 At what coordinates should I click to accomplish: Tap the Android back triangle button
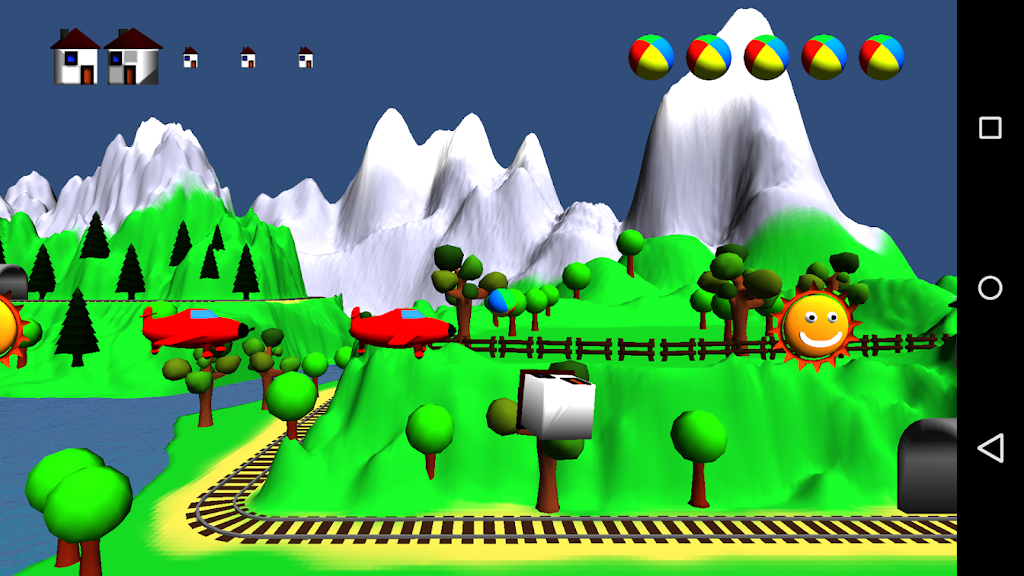coord(990,448)
